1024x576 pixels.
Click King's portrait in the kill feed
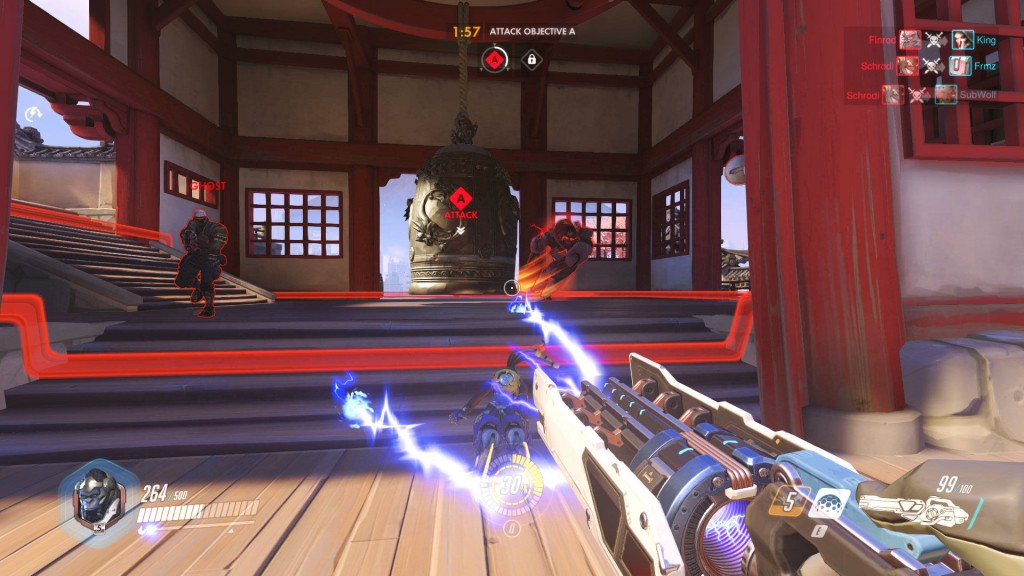click(x=962, y=40)
